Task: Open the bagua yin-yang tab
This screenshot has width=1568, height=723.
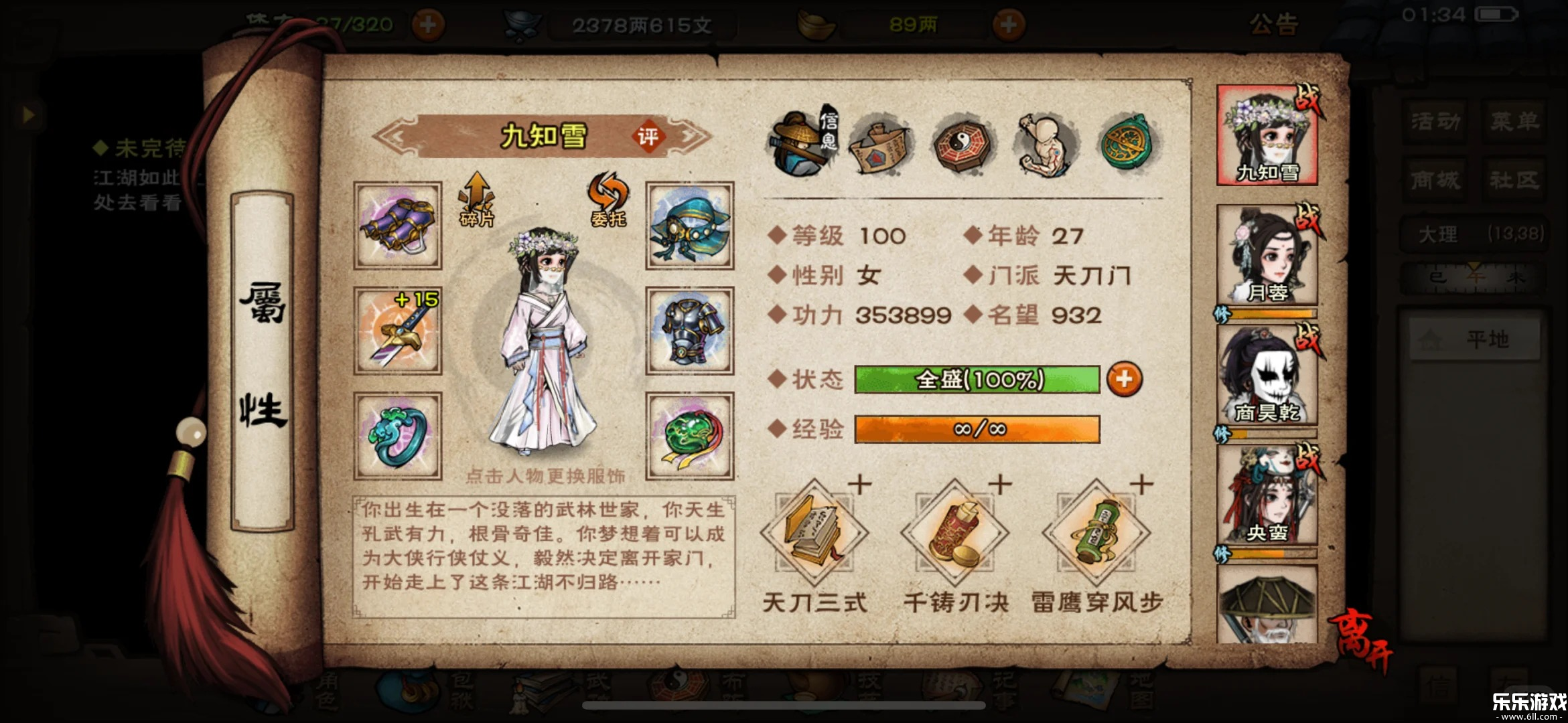Action: pos(963,143)
